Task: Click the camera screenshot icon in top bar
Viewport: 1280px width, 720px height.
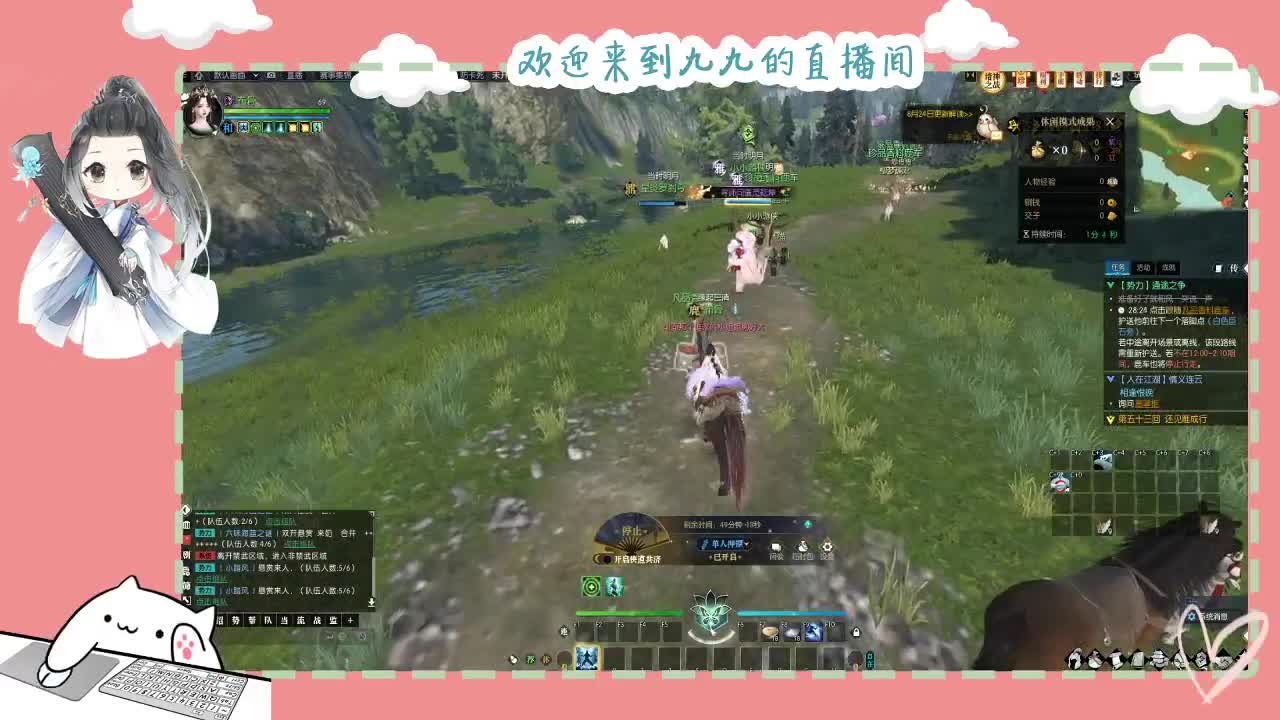Action: (x=271, y=74)
